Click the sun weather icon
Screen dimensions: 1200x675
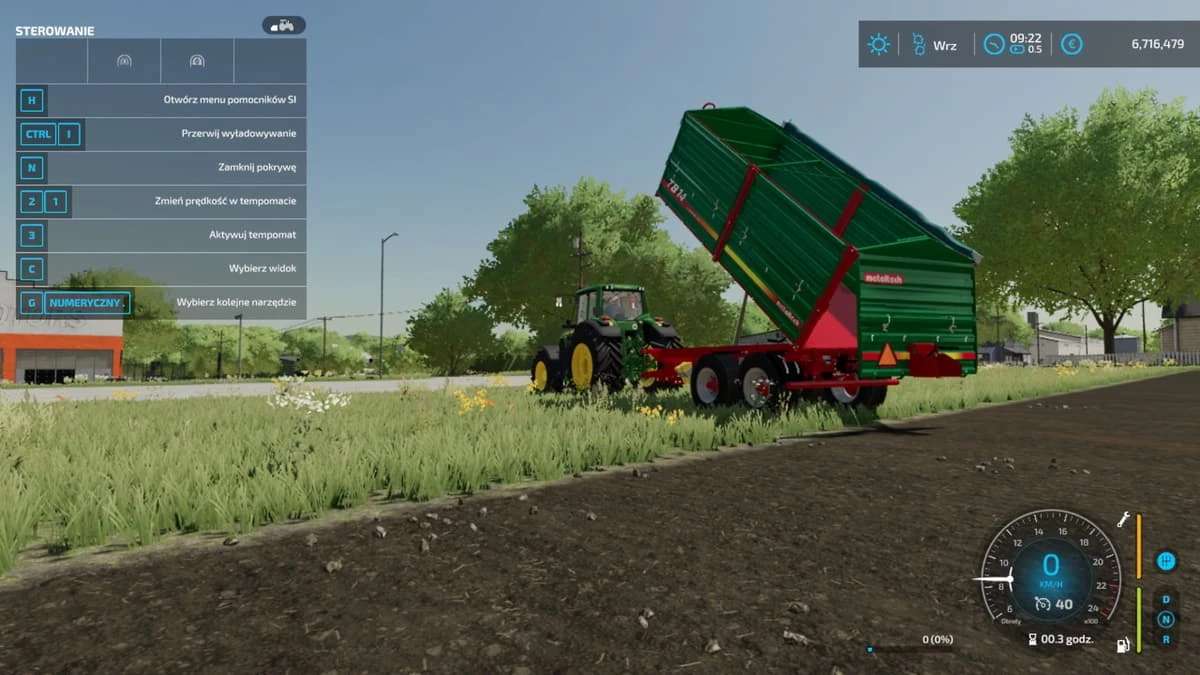tap(878, 44)
